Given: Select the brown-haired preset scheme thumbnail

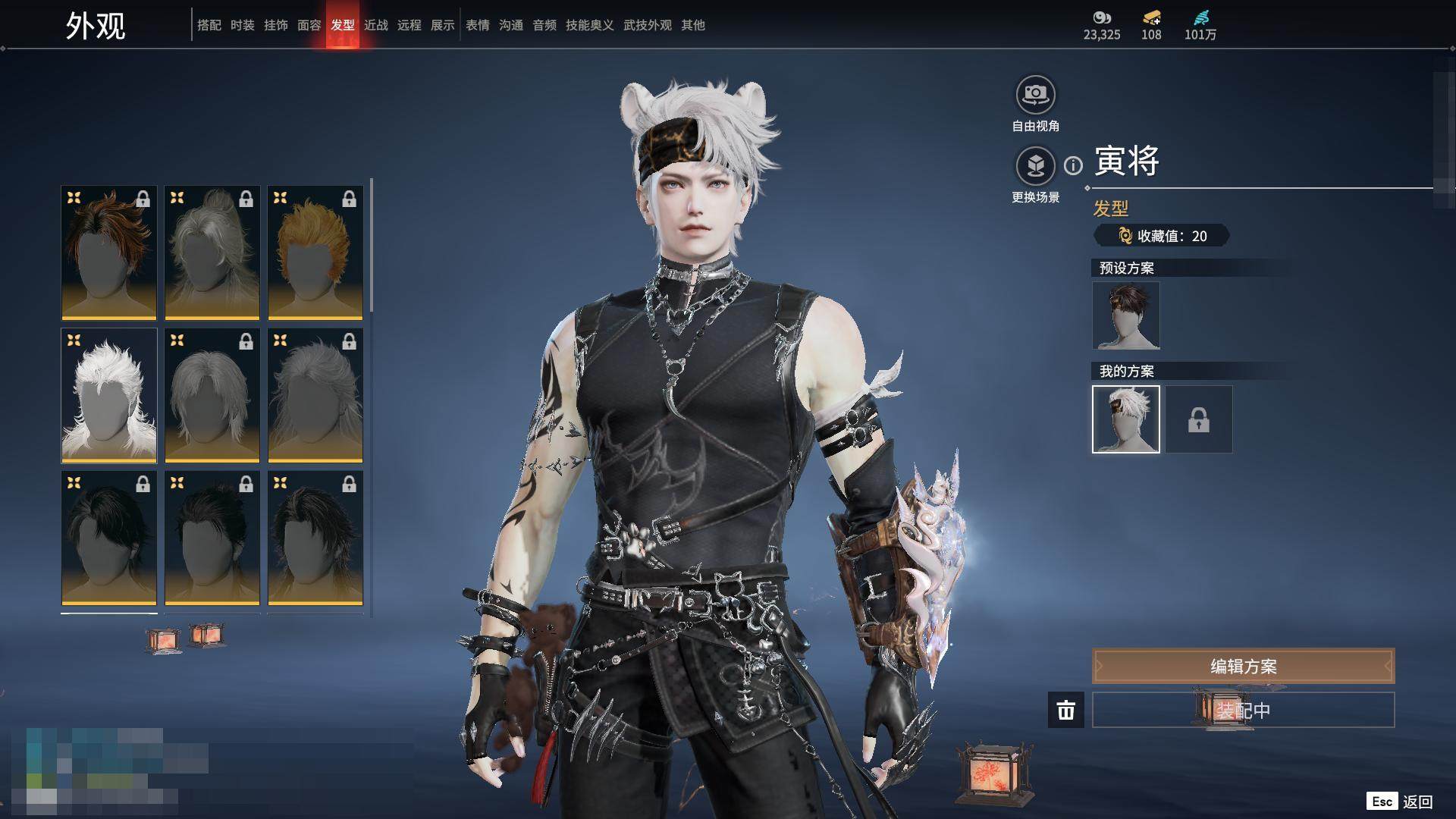Looking at the screenshot, I should point(1126,315).
